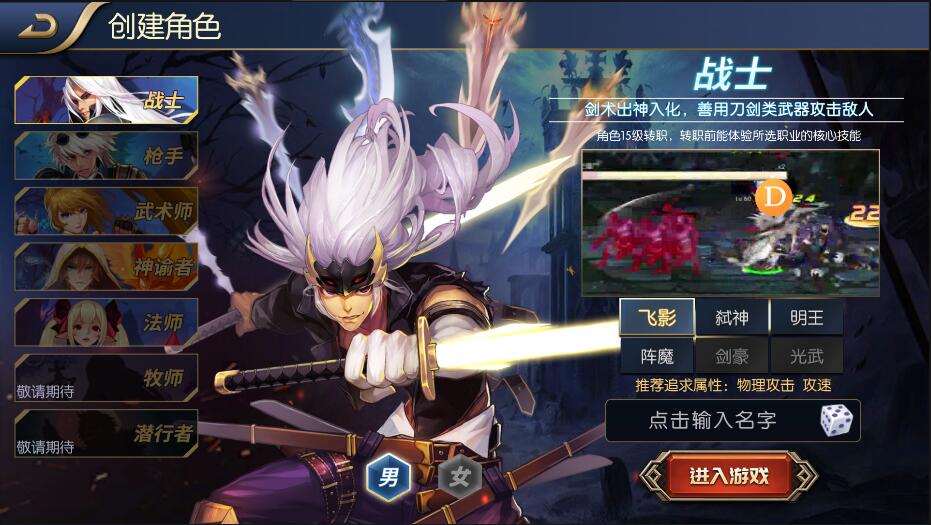Viewport: 931px width, 525px height.
Task: Go back using the top-left arrow button
Action: click(x=40, y=27)
